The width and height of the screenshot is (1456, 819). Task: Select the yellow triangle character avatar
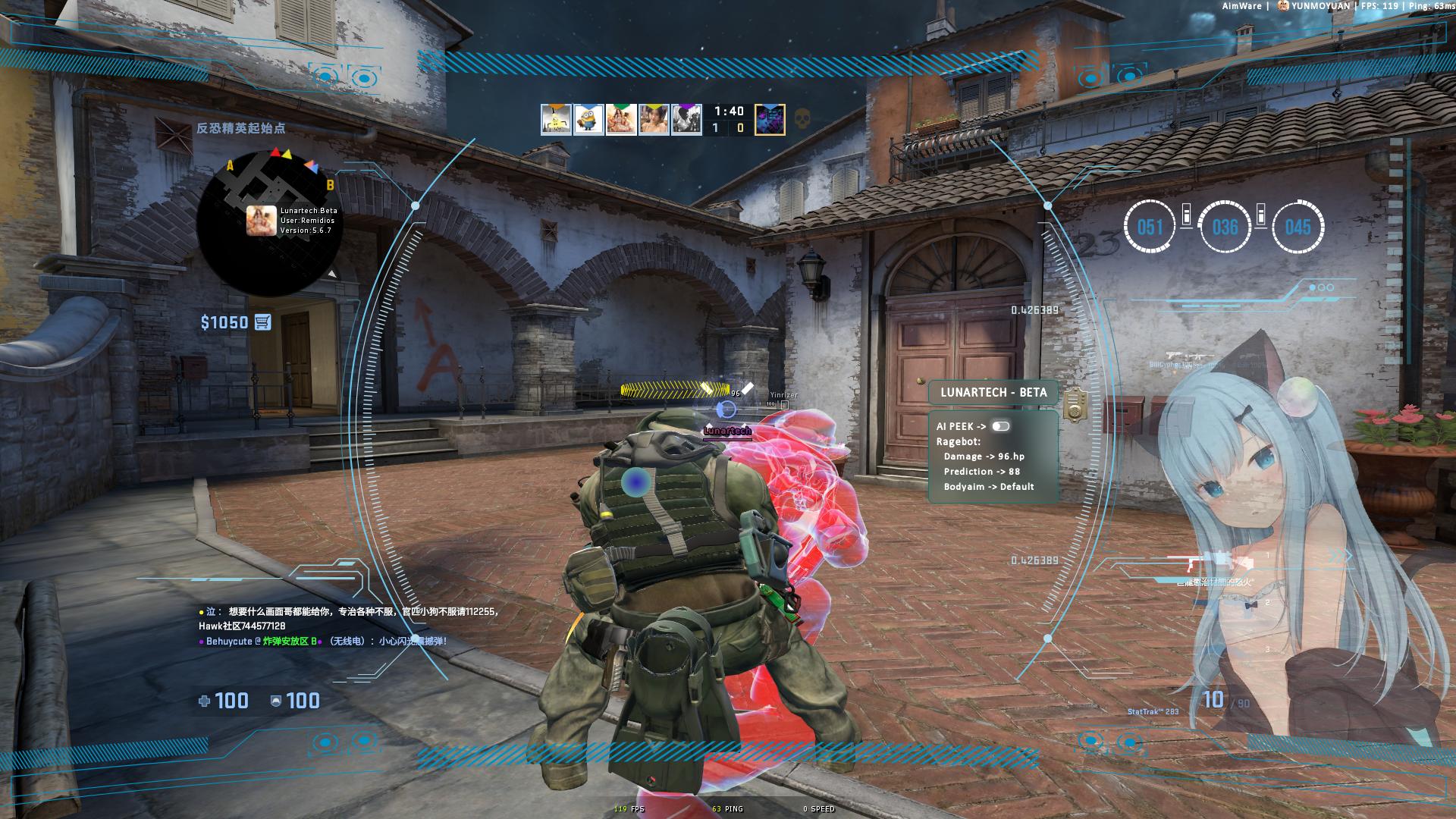556,120
